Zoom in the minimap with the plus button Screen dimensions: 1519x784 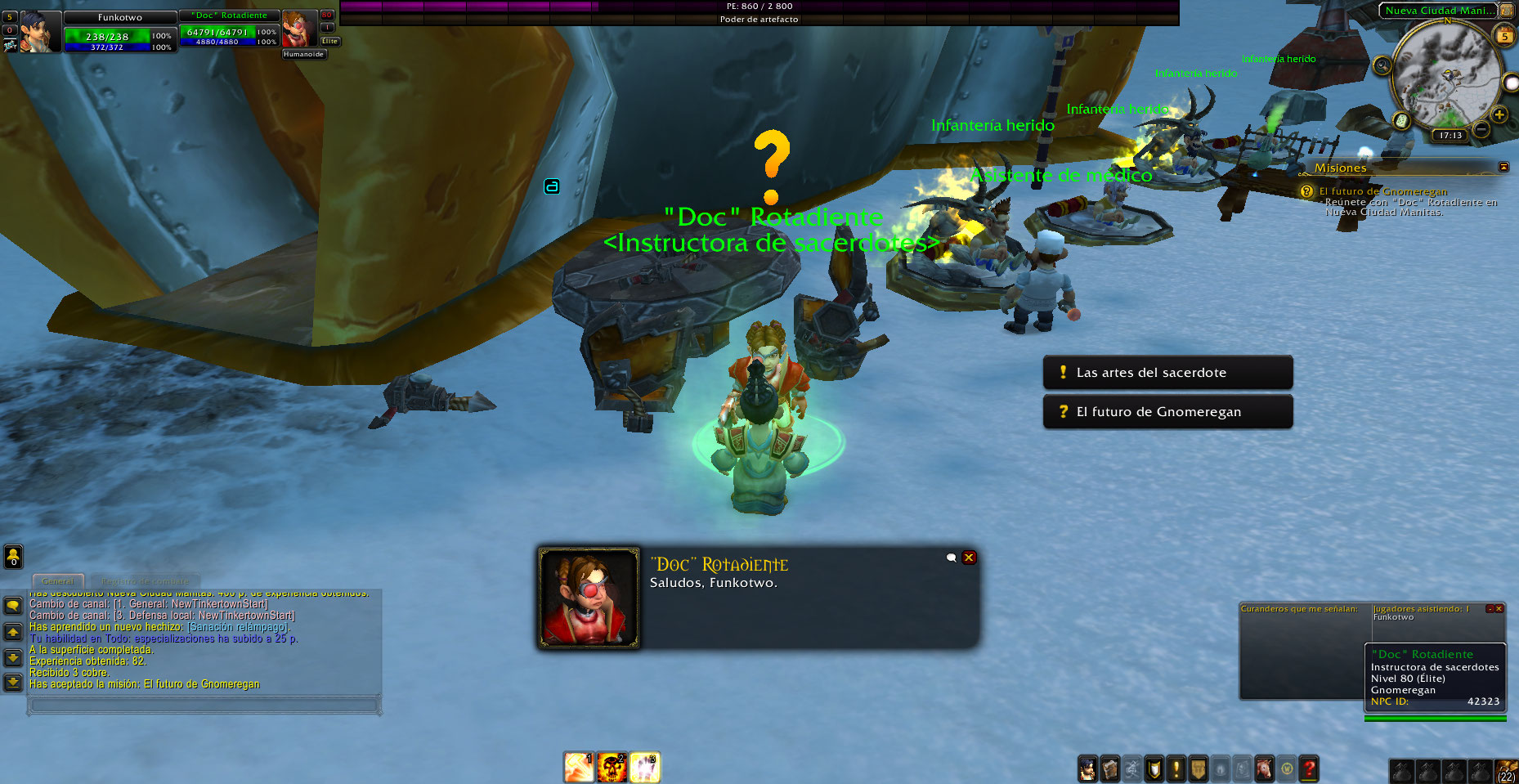tap(1499, 115)
